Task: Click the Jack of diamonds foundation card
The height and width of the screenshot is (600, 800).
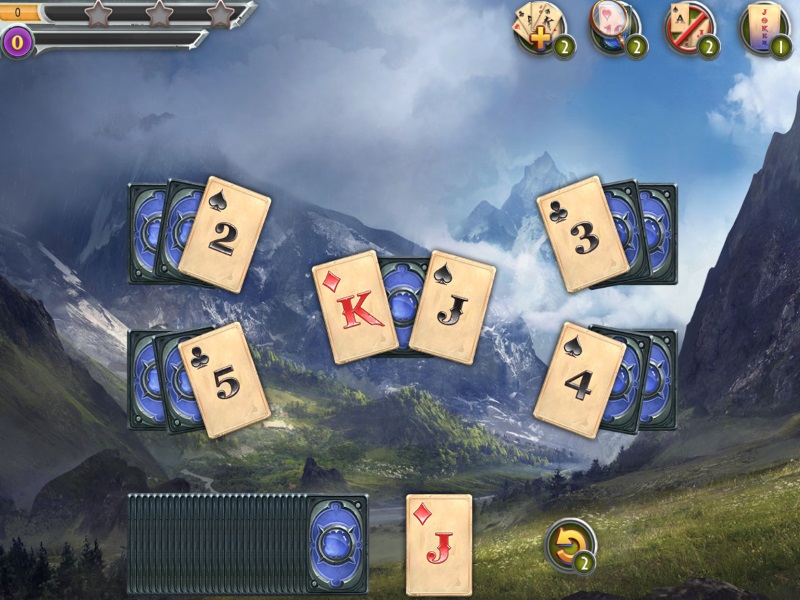Action: click(439, 544)
